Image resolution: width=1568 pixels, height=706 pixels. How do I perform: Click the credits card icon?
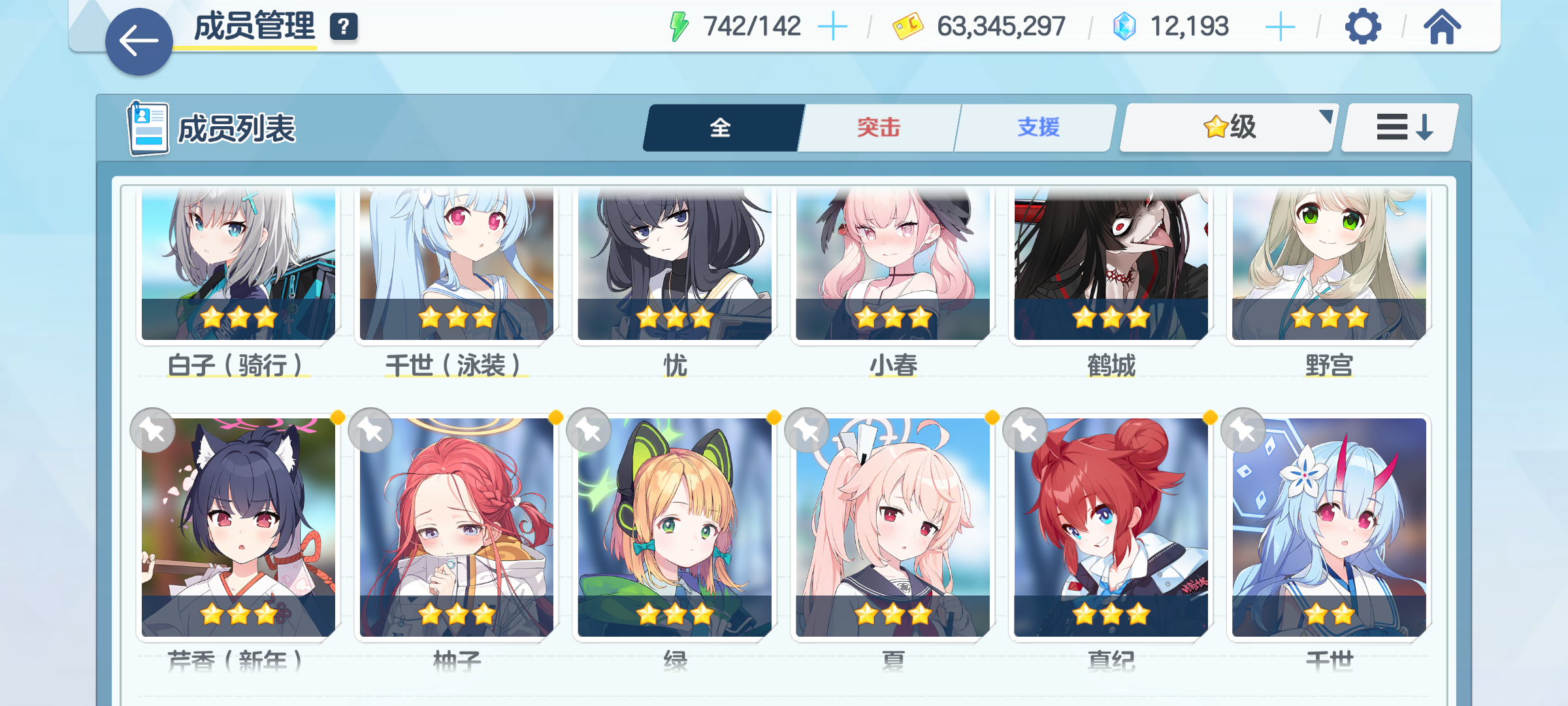click(907, 26)
